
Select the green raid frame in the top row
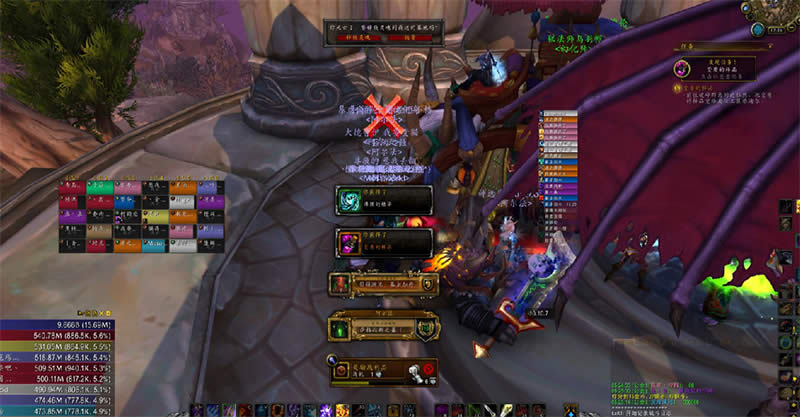pos(98,187)
